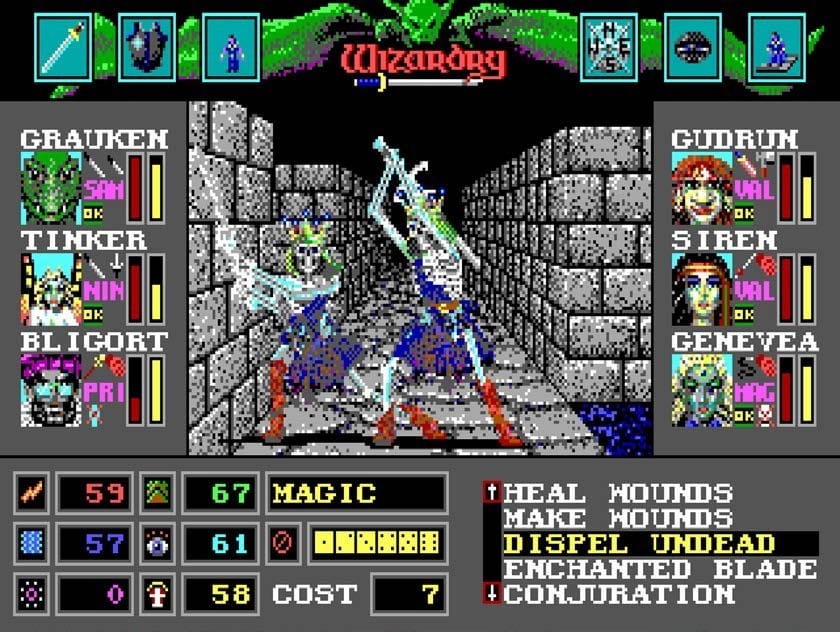840x632 pixels.
Task: Click the sword icon in the top bar
Action: [x=64, y=47]
